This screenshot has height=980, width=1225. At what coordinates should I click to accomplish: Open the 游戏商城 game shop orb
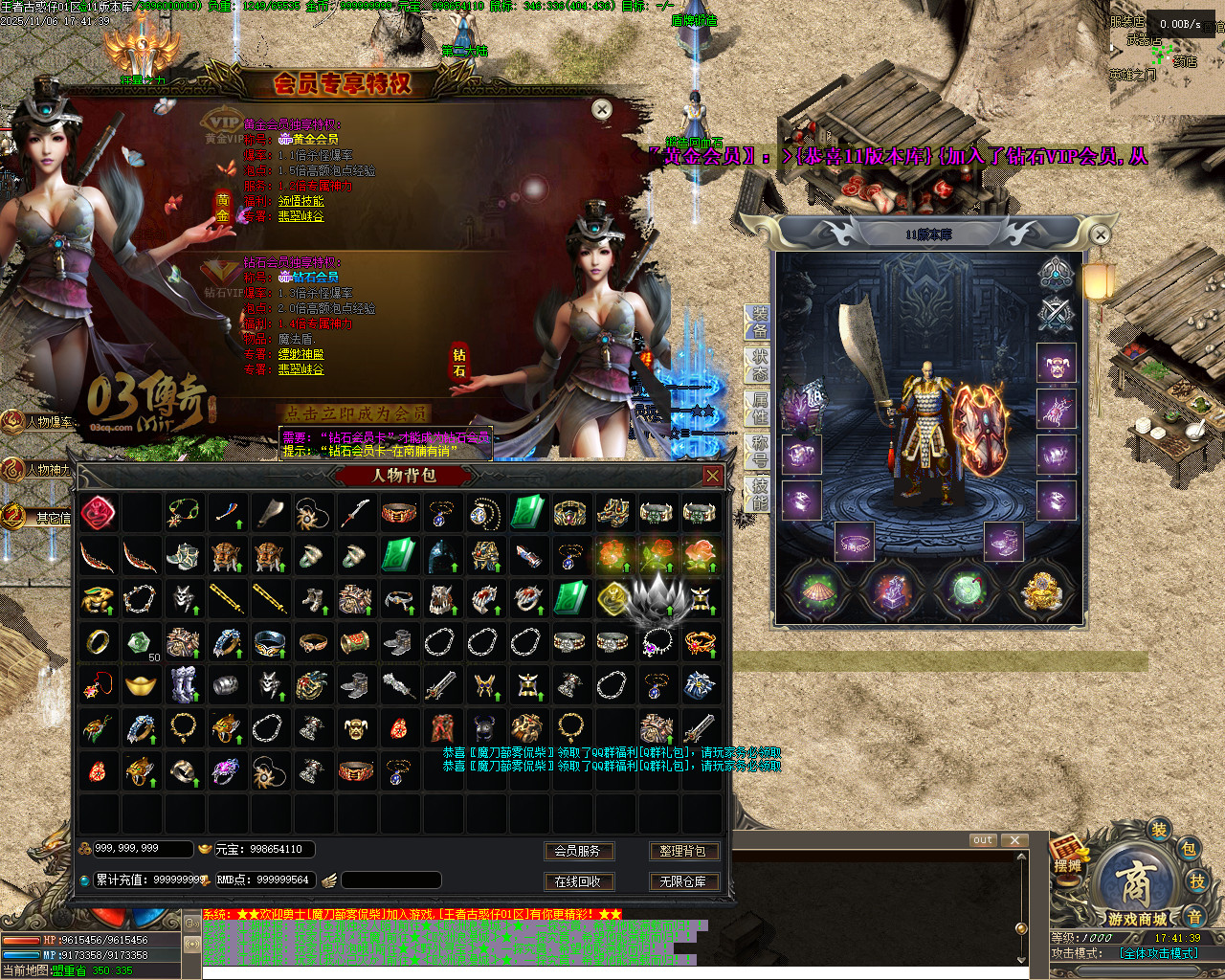point(1137,885)
